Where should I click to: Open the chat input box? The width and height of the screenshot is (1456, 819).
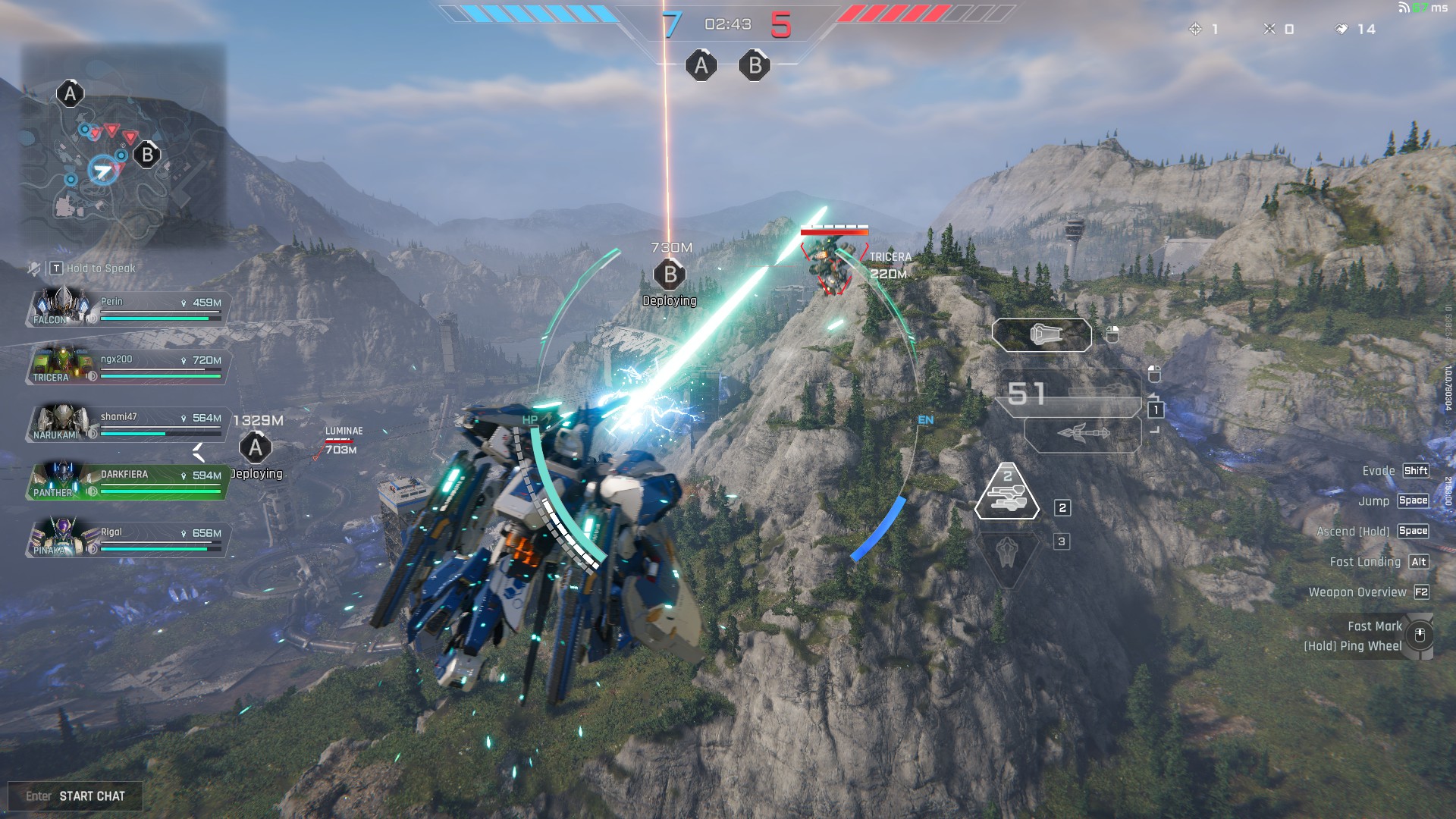(x=75, y=795)
